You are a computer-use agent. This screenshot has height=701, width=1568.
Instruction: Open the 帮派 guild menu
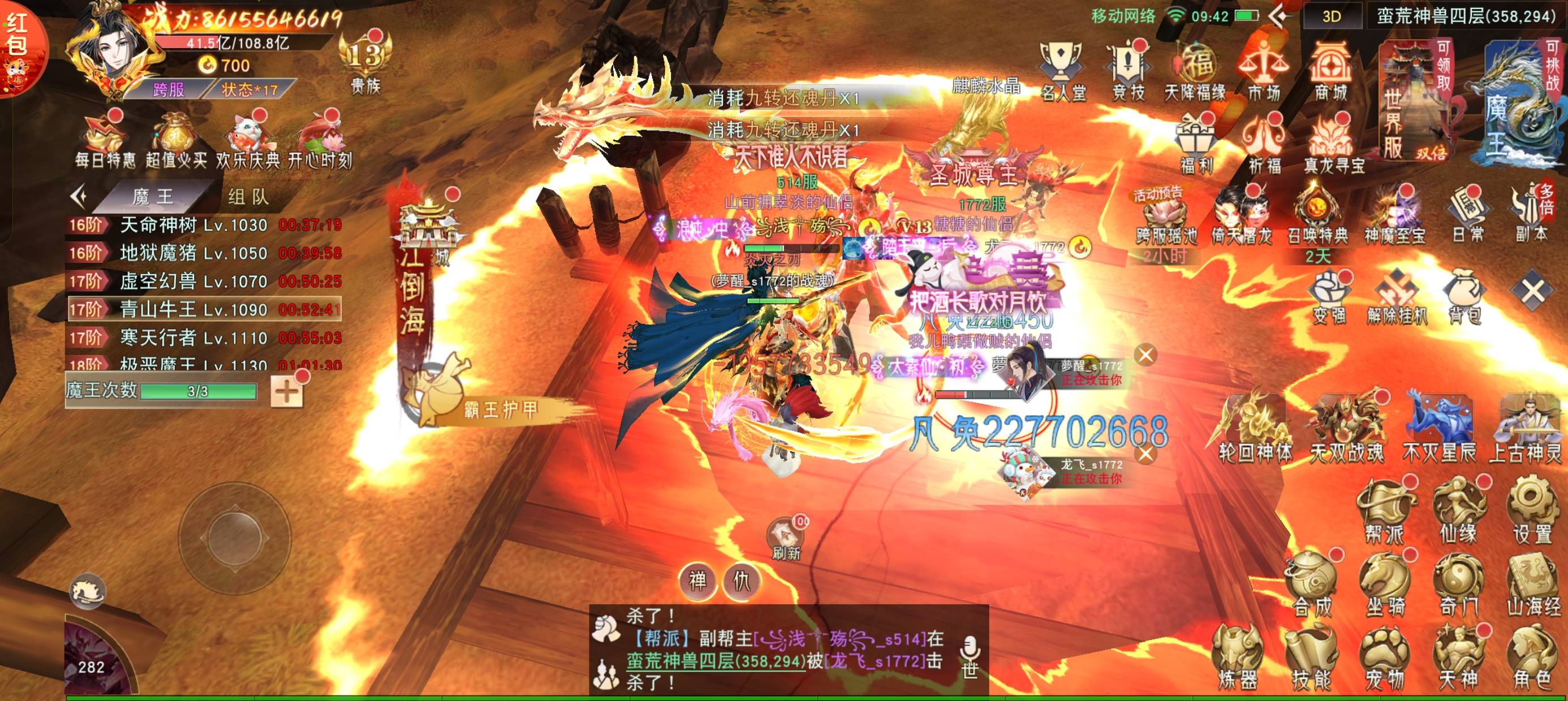click(1385, 510)
